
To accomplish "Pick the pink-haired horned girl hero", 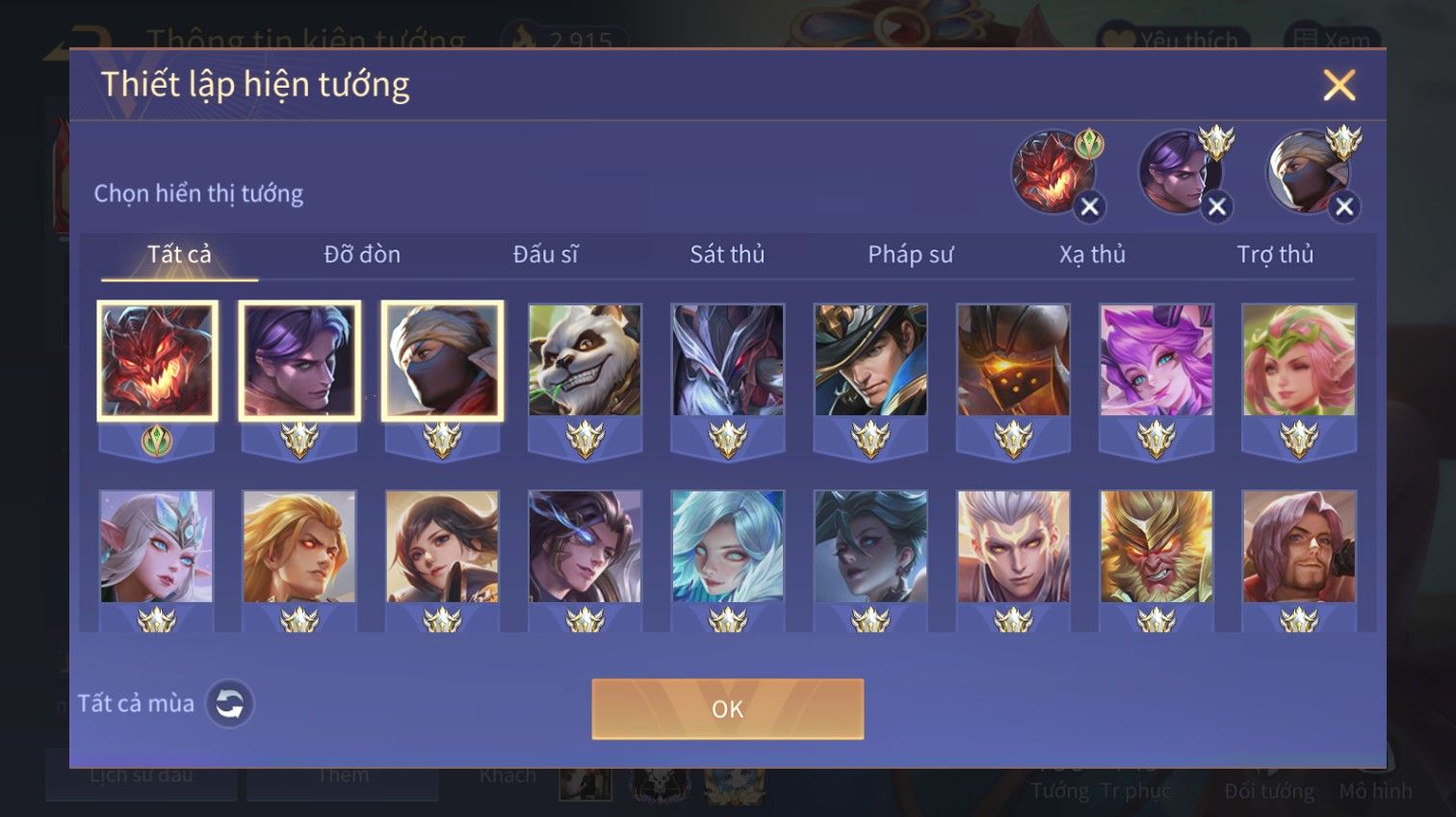I will coord(1156,360).
